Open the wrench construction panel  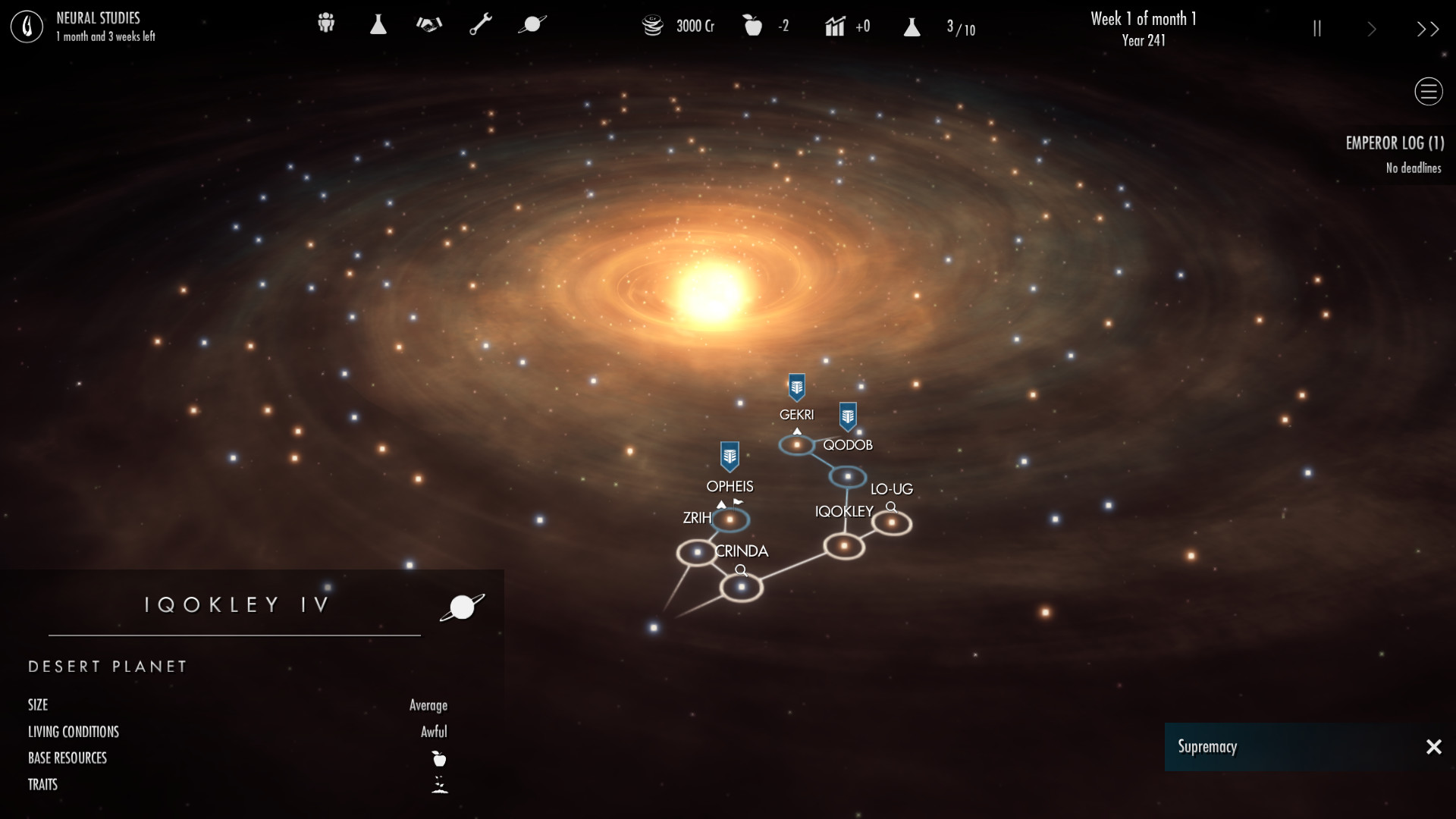(481, 24)
